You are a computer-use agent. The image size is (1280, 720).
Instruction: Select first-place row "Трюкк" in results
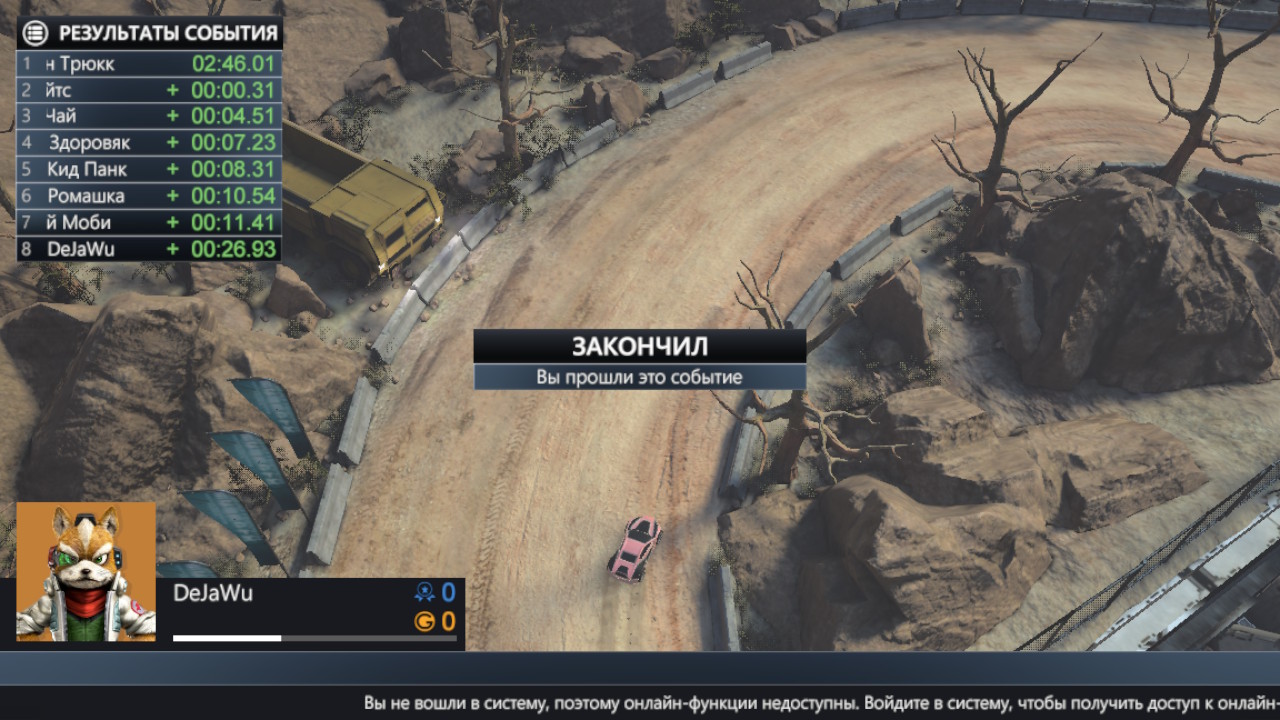point(148,64)
